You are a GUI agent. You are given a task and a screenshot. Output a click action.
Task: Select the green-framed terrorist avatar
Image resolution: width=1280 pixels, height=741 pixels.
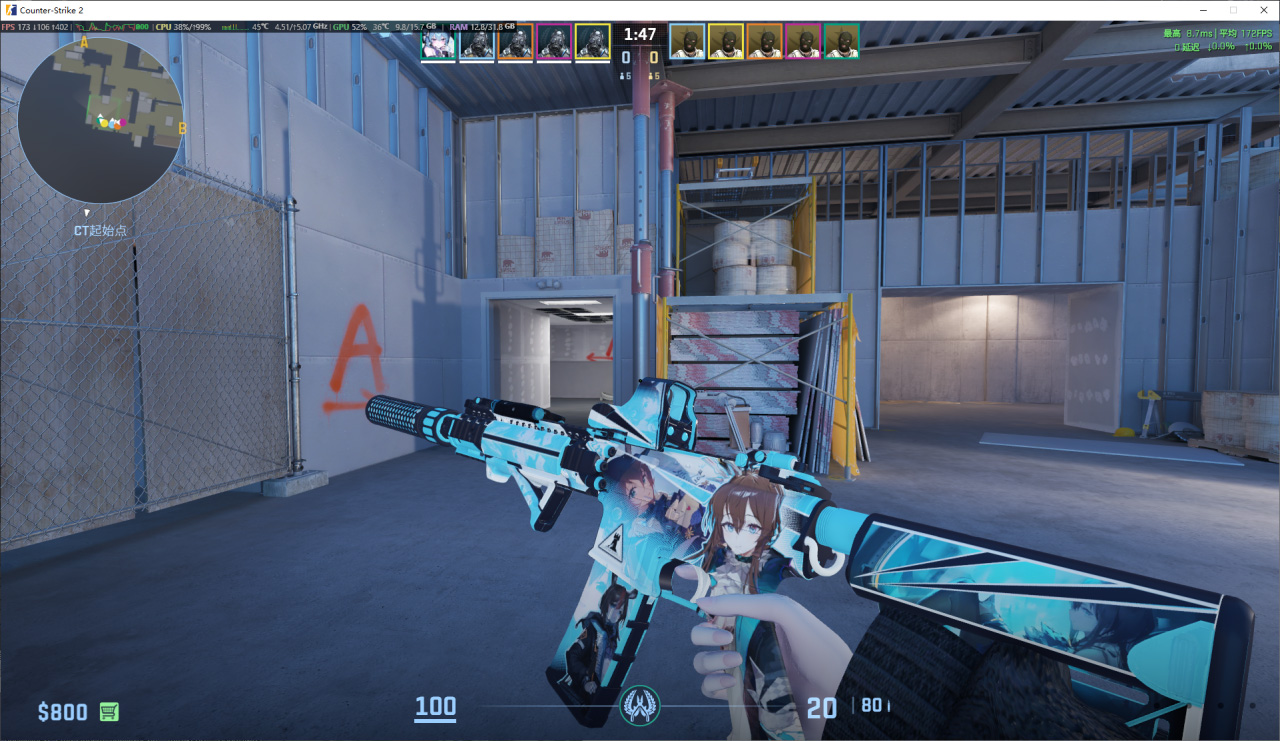841,42
